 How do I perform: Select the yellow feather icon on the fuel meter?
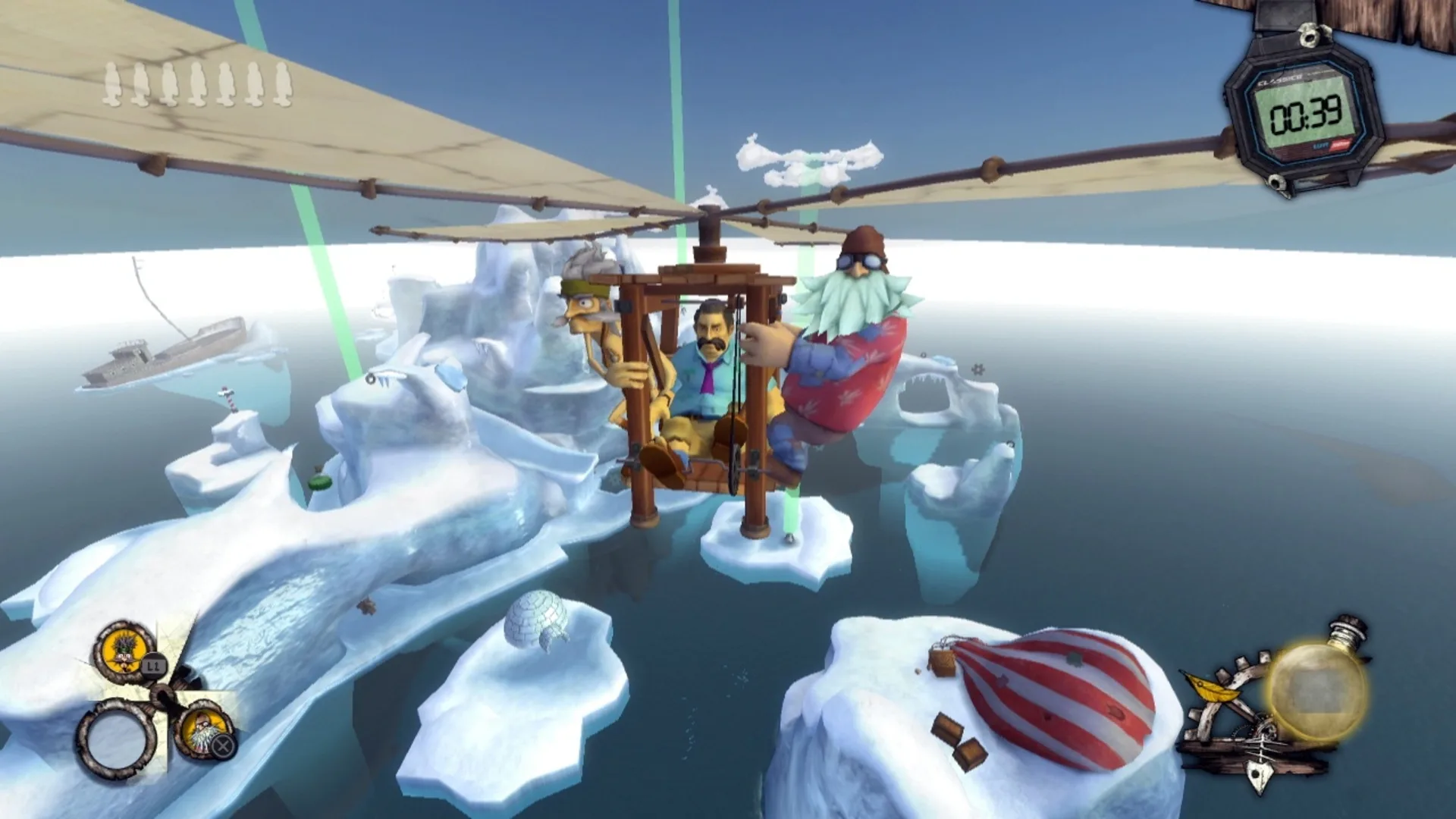click(1213, 689)
